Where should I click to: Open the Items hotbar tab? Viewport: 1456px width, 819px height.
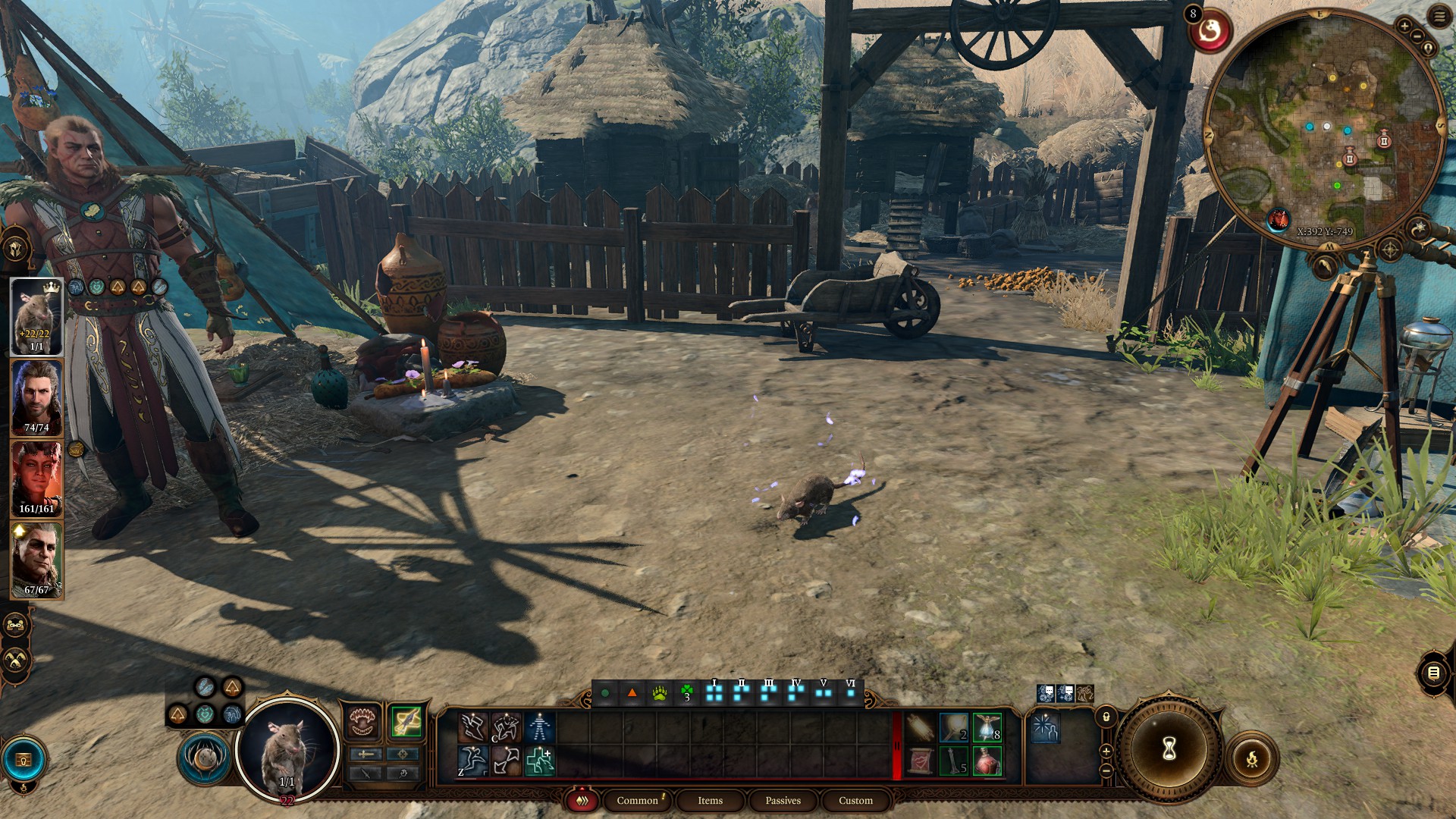click(710, 801)
